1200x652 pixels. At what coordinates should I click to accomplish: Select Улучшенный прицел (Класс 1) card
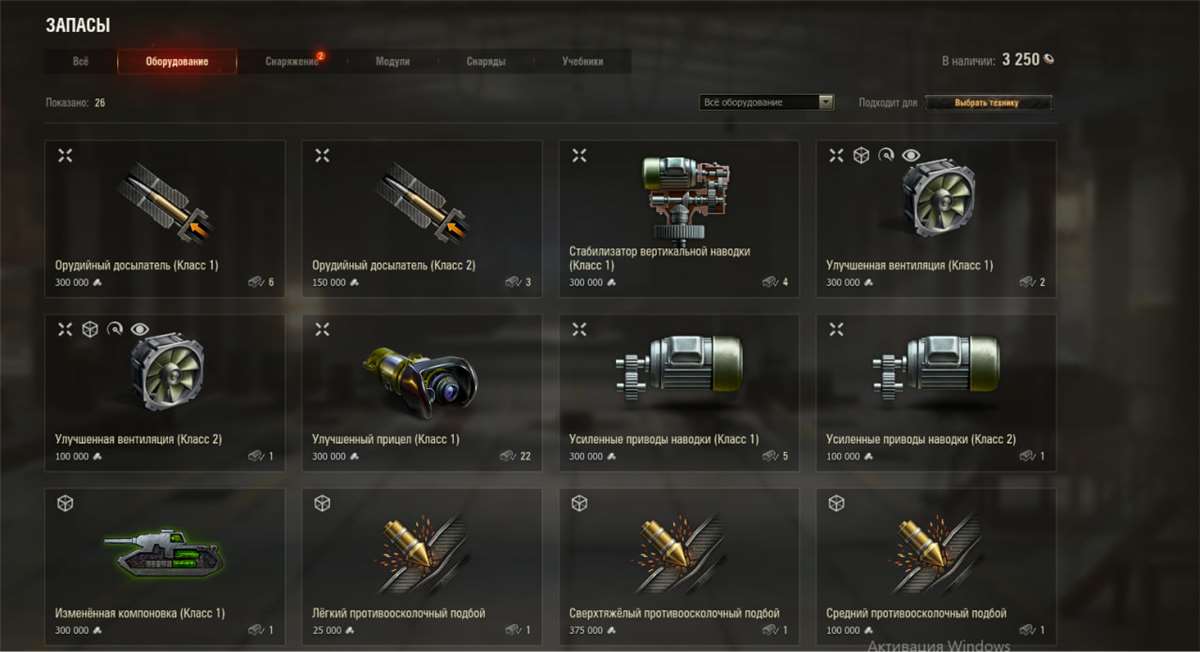pos(422,393)
